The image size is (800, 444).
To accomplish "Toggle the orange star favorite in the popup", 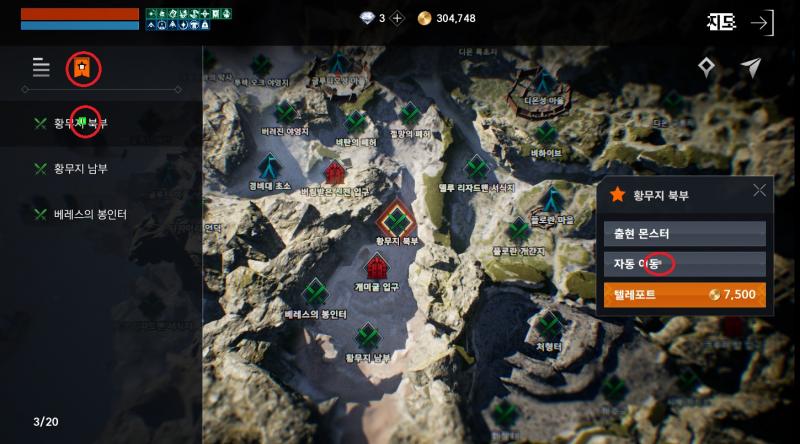I will tap(617, 195).
